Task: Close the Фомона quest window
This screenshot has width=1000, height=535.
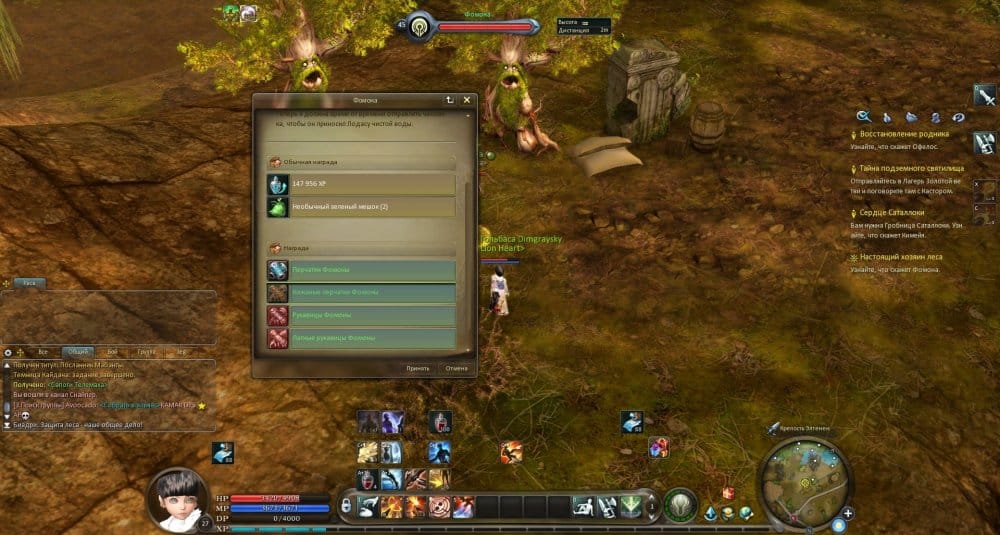Action: click(x=467, y=100)
